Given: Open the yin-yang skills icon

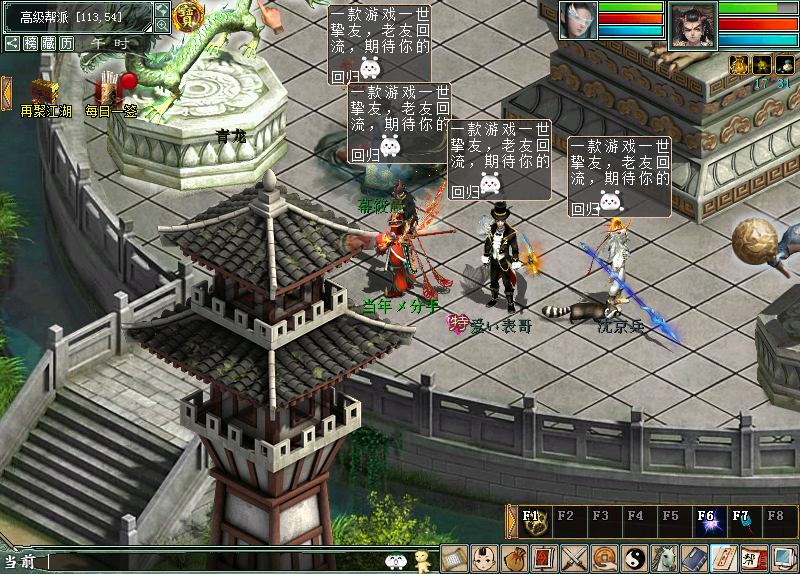Looking at the screenshot, I should (x=634, y=558).
